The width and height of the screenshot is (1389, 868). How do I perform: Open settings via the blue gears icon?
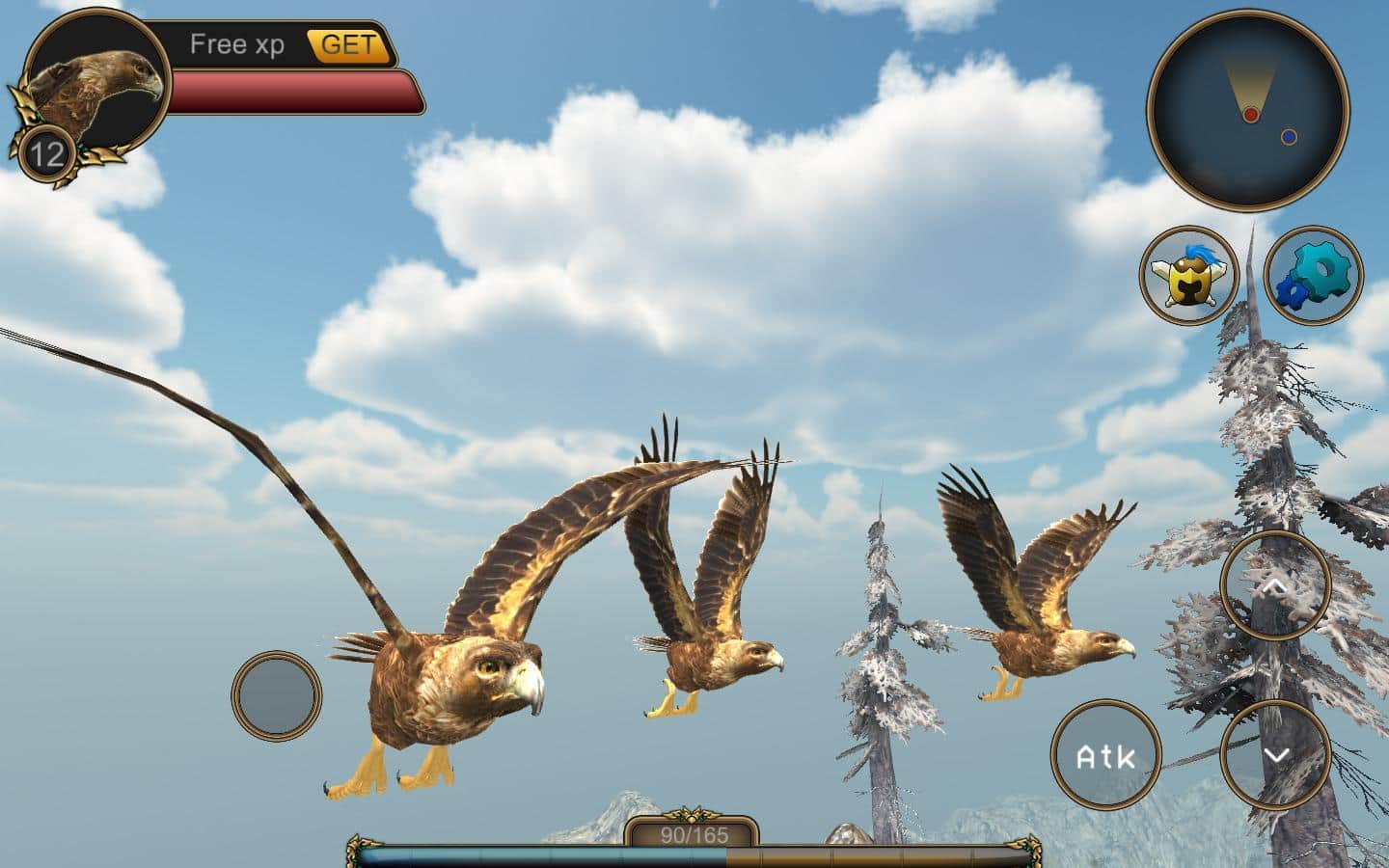click(1312, 277)
